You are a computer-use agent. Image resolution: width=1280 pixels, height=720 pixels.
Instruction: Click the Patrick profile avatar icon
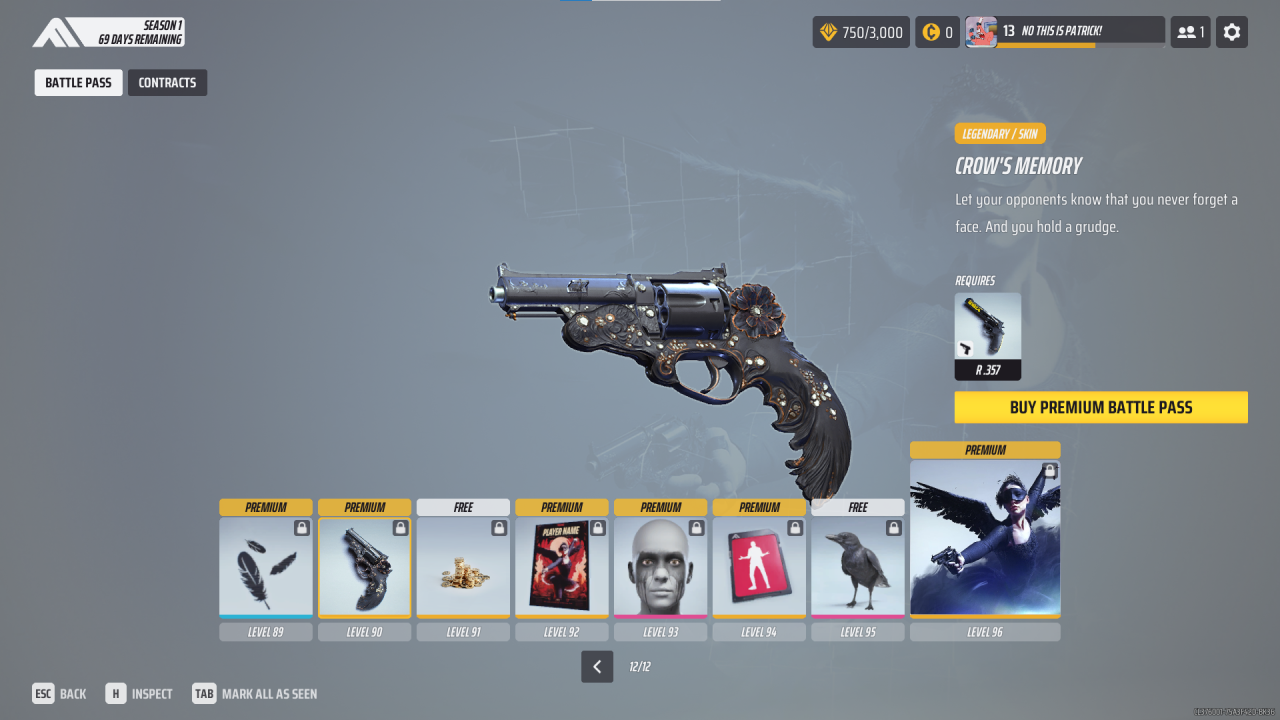981,31
